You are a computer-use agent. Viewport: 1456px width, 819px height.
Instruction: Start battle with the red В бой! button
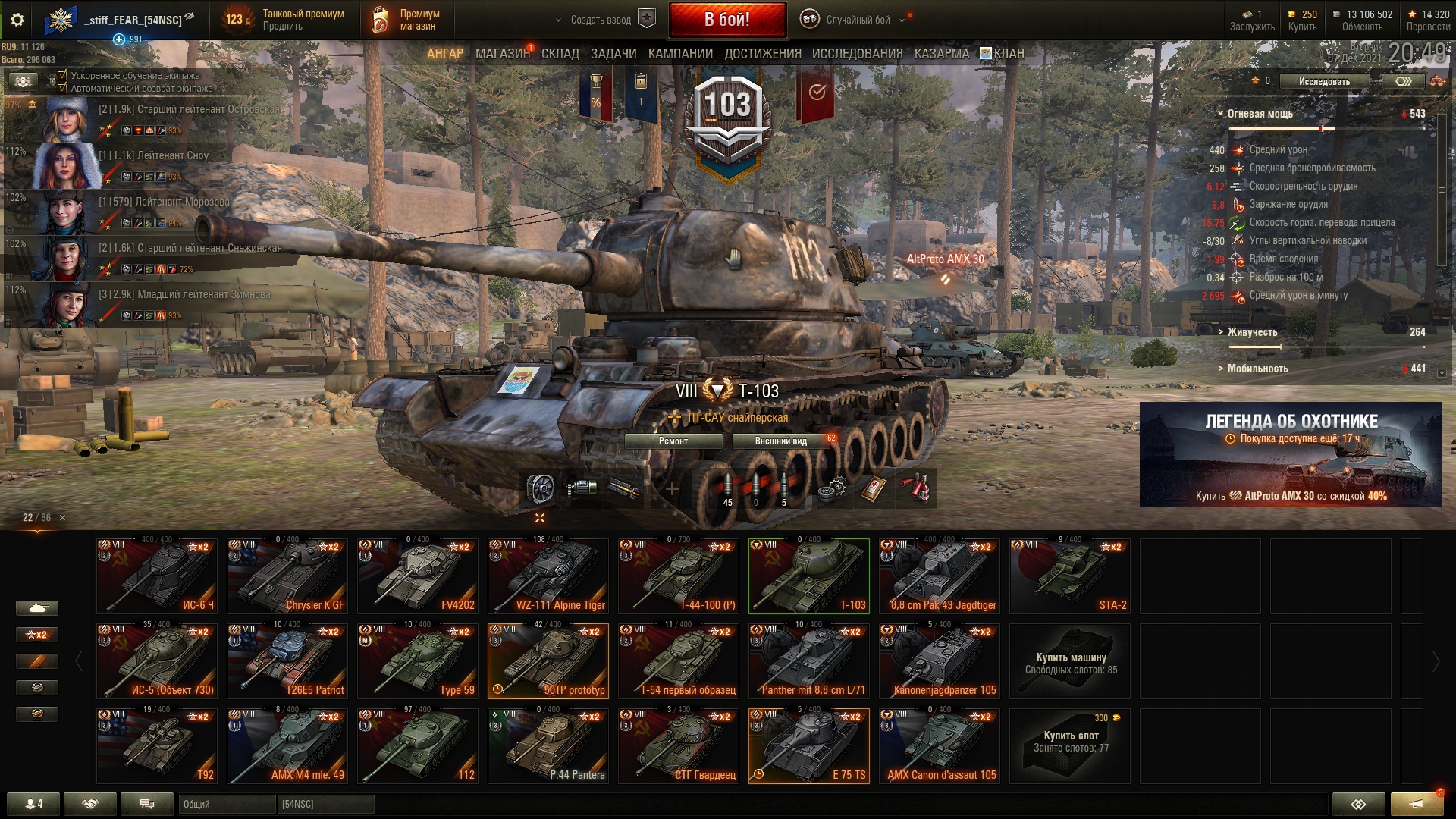point(726,20)
